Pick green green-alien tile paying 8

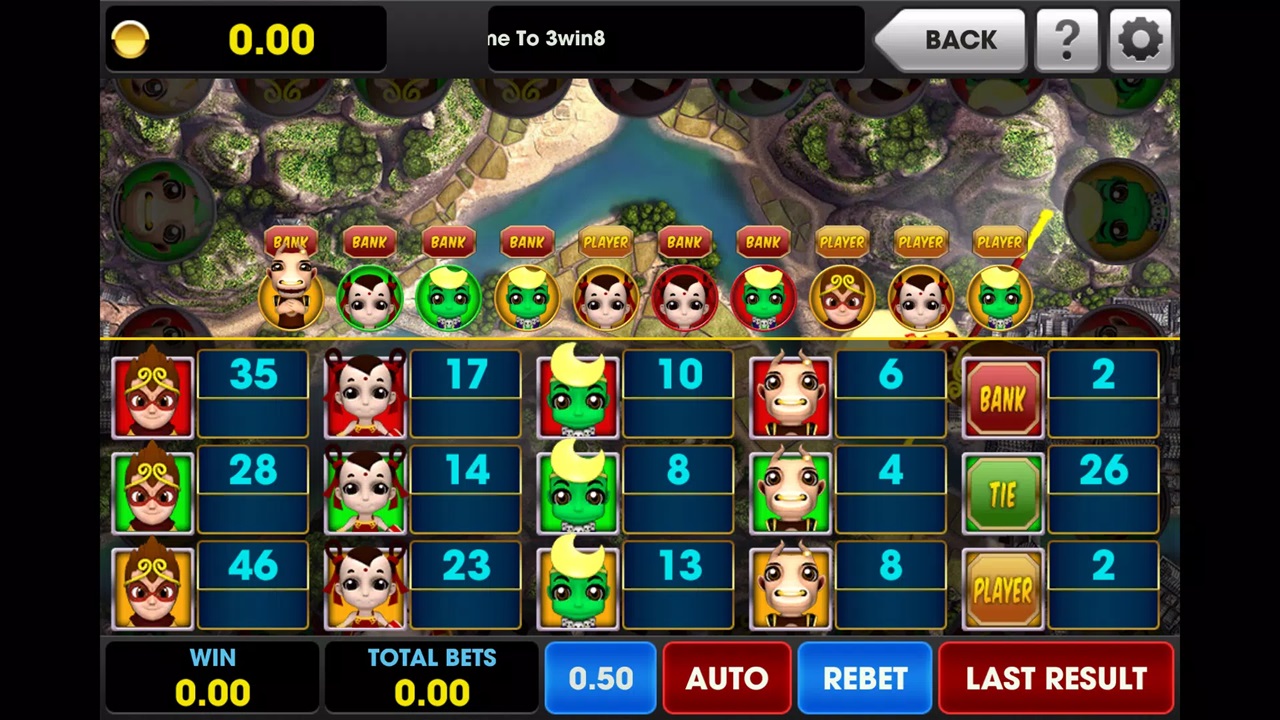pos(578,492)
